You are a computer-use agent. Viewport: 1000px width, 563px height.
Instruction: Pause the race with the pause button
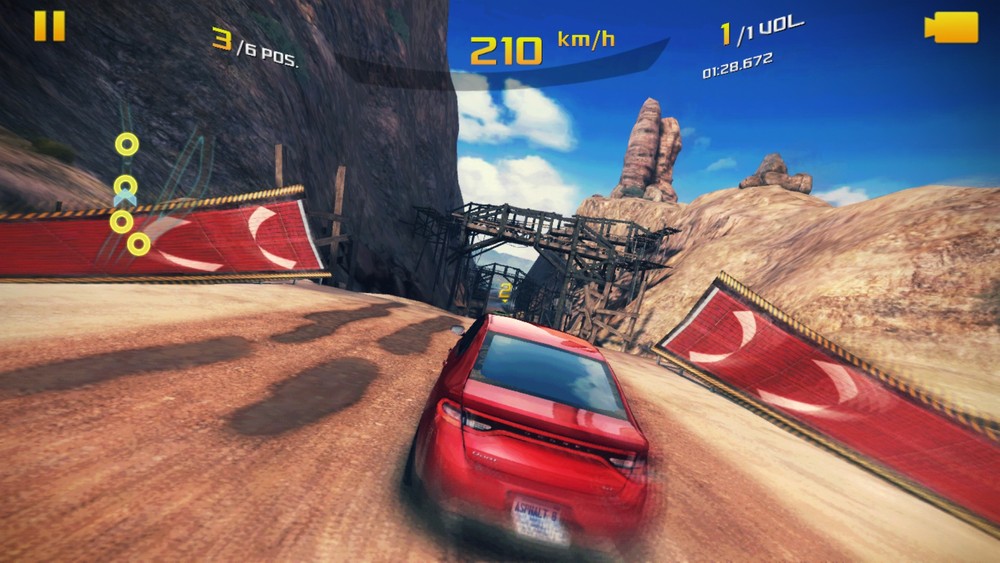click(x=49, y=26)
